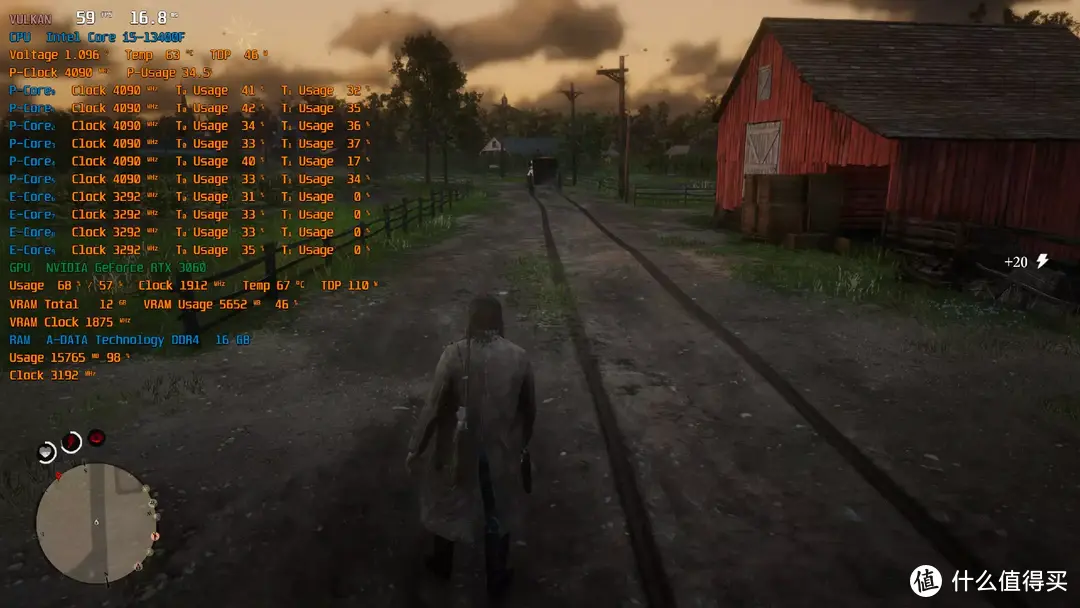Click the white lightning bolt notification icon

(x=1042, y=261)
